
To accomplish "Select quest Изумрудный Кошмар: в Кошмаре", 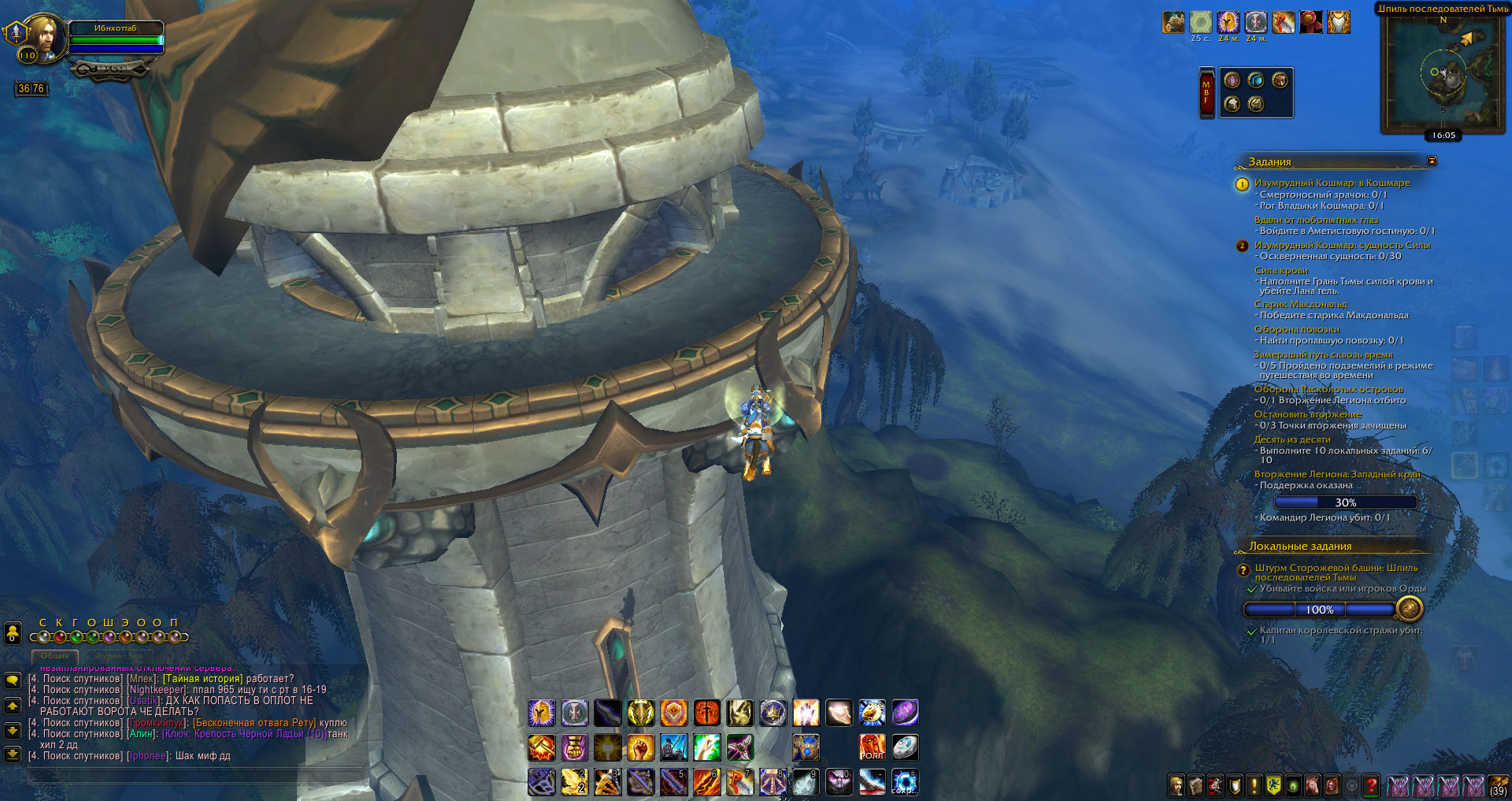I will click(x=1332, y=183).
